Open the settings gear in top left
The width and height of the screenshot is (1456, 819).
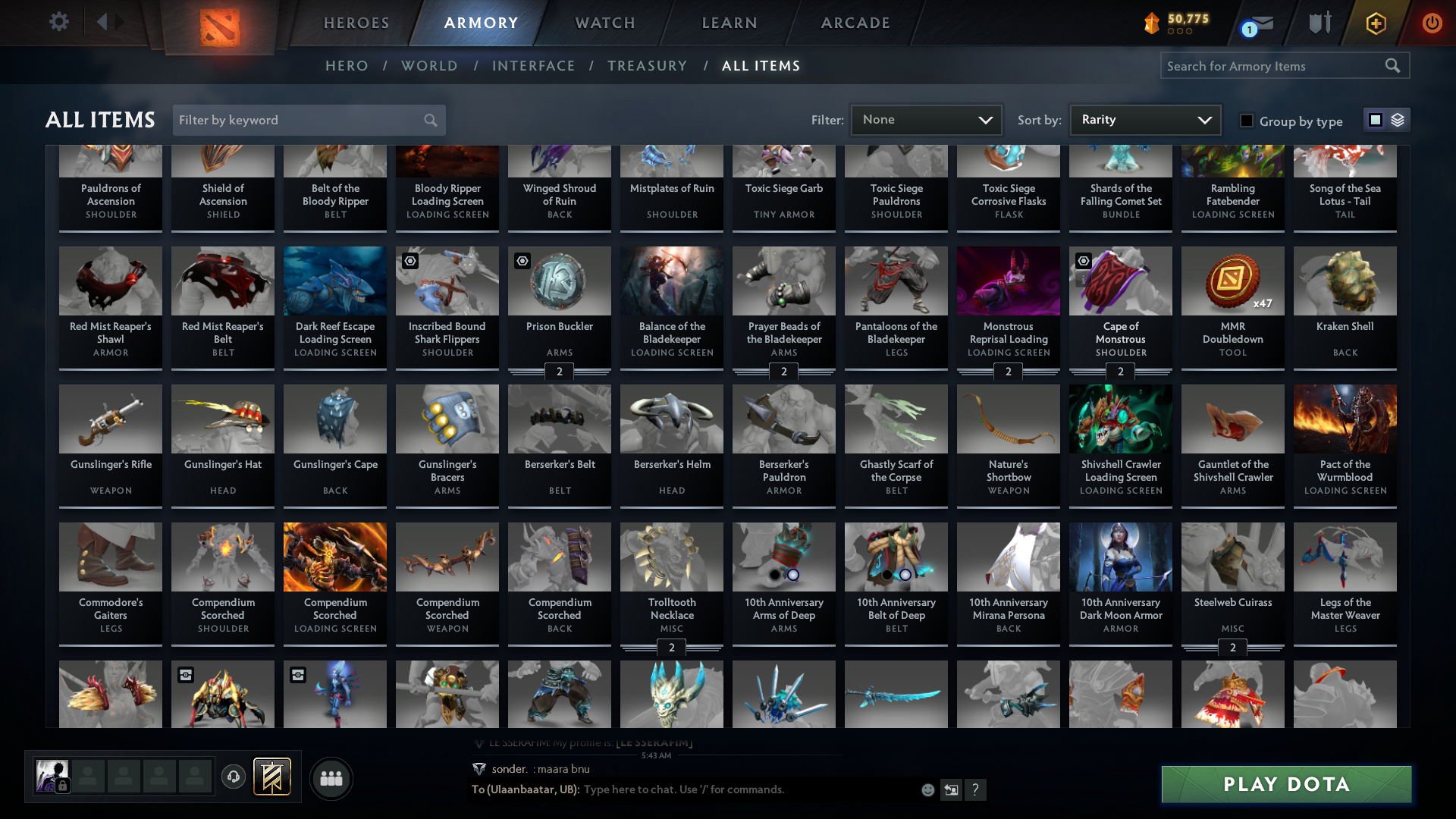59,21
